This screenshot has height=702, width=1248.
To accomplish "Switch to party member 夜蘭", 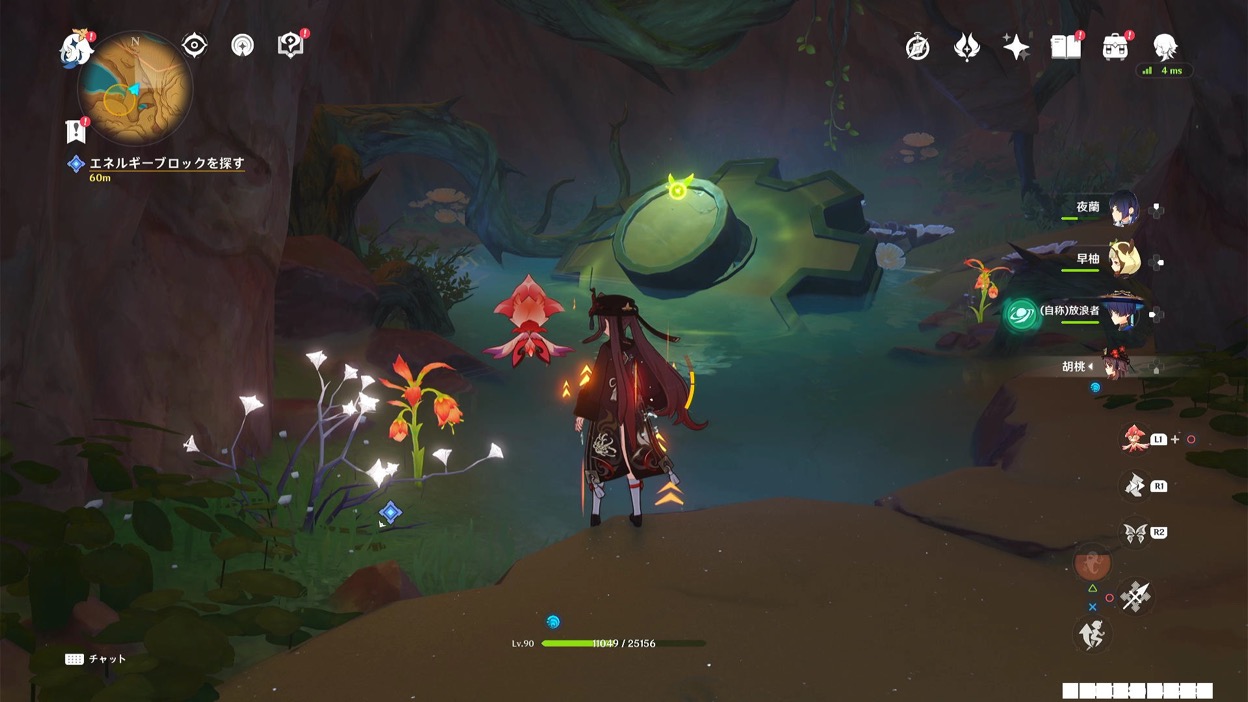I will 1123,208.
